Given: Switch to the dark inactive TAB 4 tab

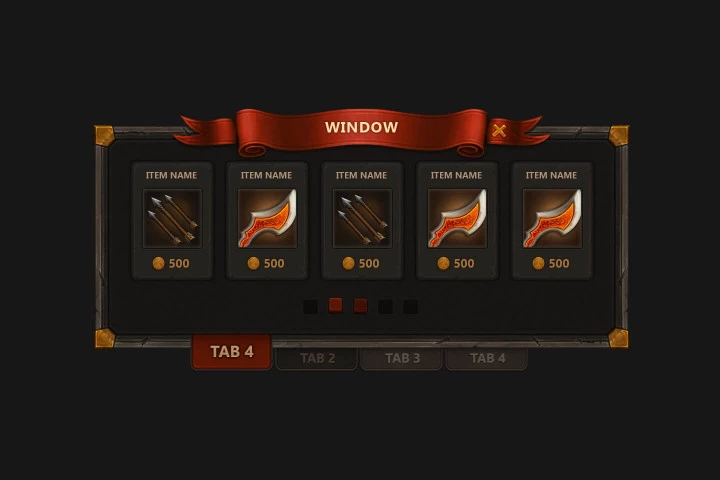Looking at the screenshot, I should 487,358.
